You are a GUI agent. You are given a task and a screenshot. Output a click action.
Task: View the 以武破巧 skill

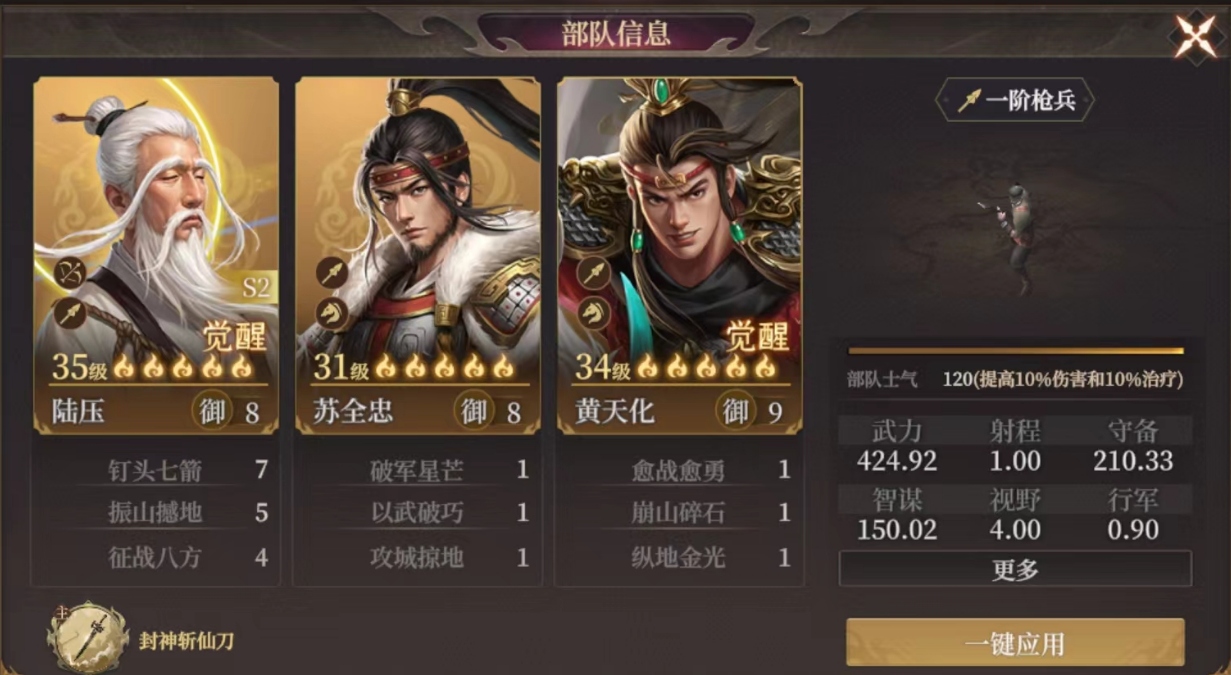coord(417,513)
